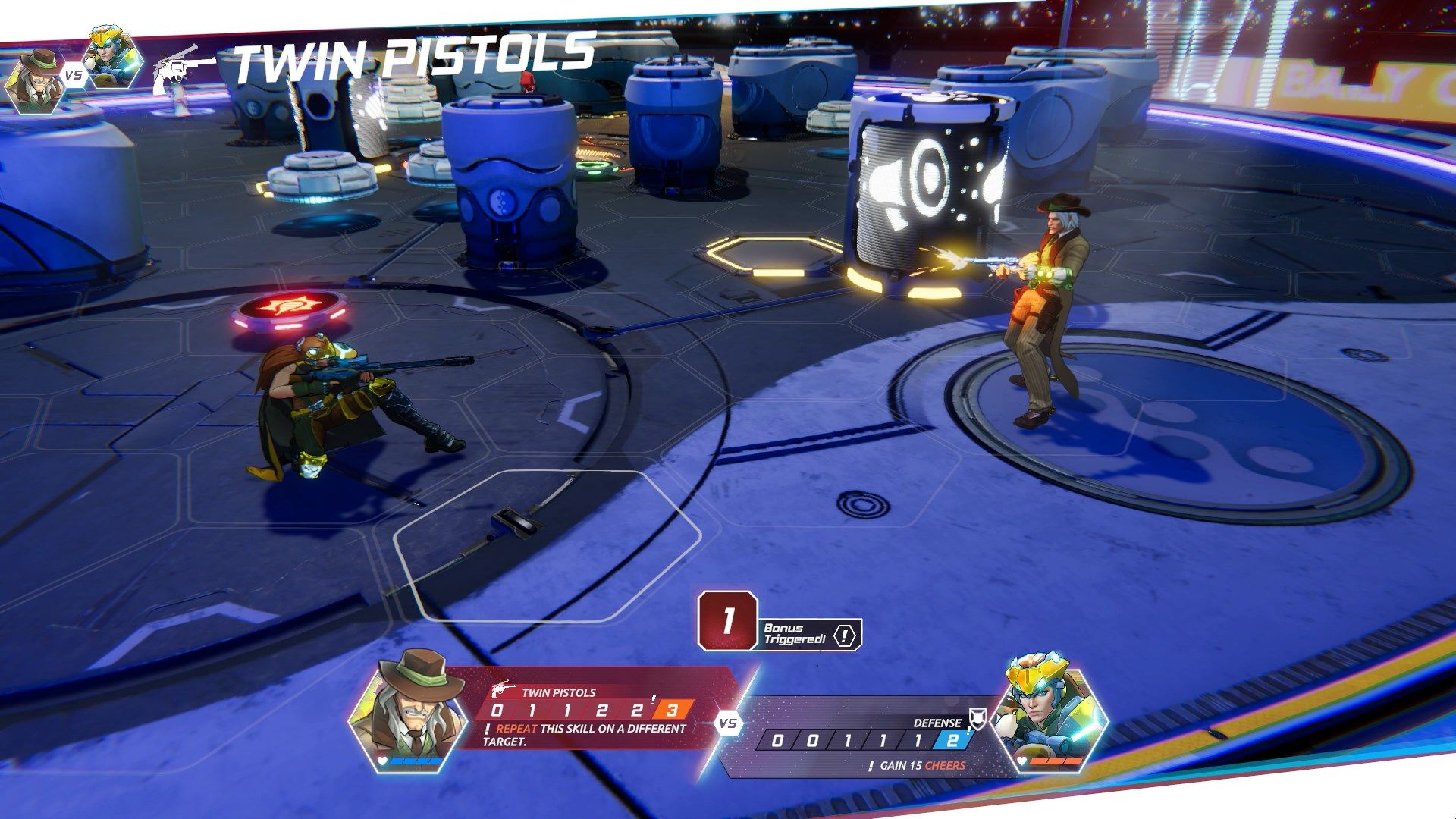Select the small cowboy portrait in the versus header
This screenshot has height=819, width=1456.
pyautogui.click(x=34, y=80)
